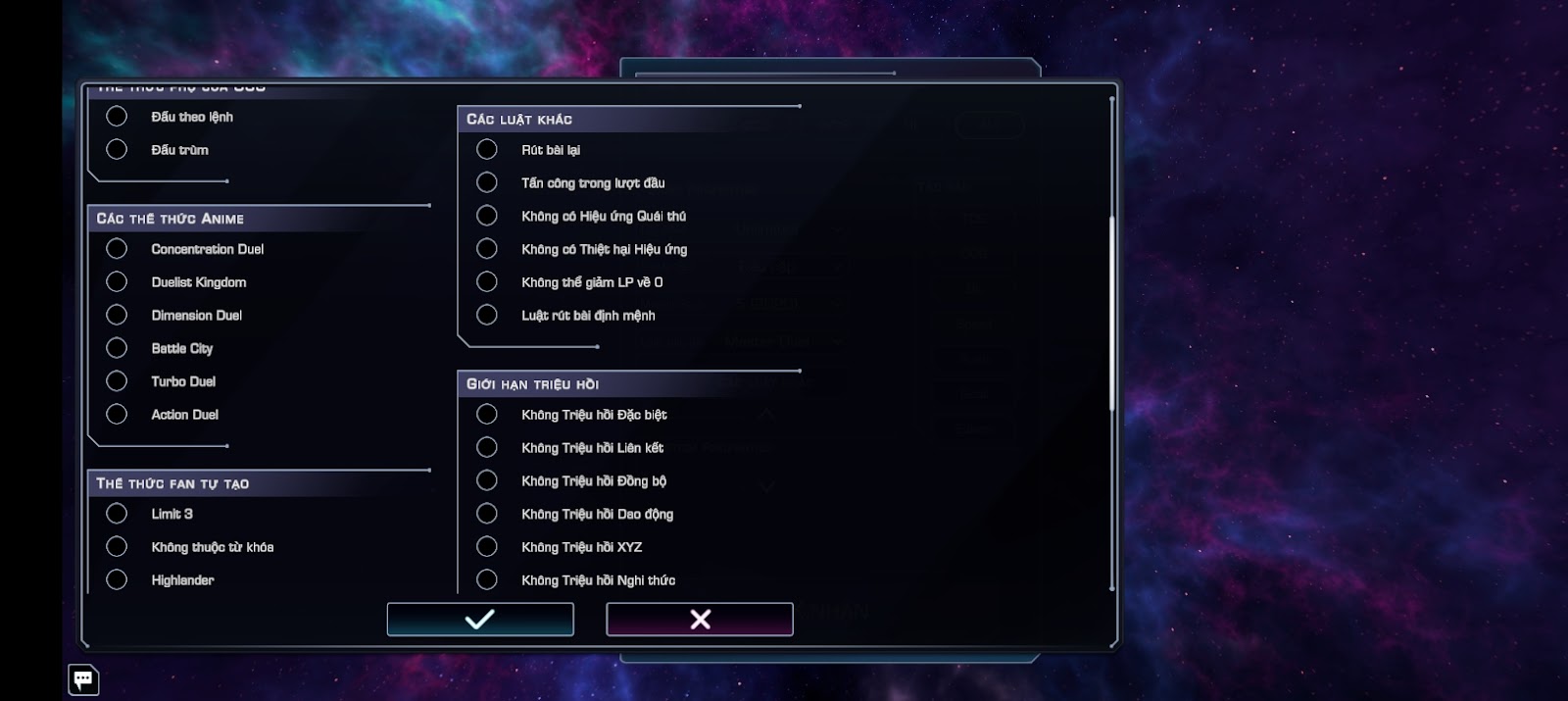The image size is (1568, 701).
Task: Enable Luật rút bài định mệnh
Action: pyautogui.click(x=487, y=316)
